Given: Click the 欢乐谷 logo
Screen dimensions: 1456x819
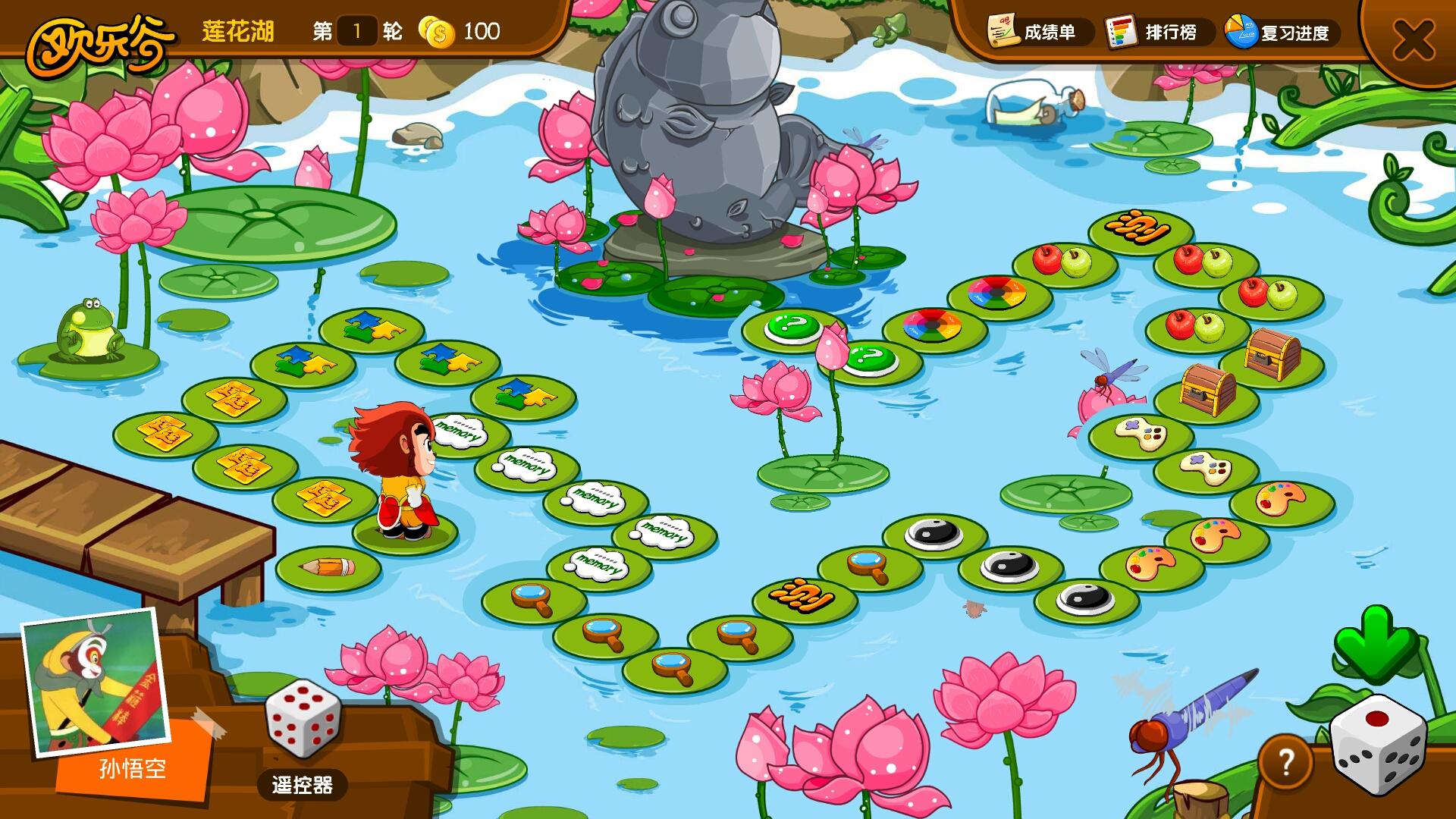Looking at the screenshot, I should 100,44.
